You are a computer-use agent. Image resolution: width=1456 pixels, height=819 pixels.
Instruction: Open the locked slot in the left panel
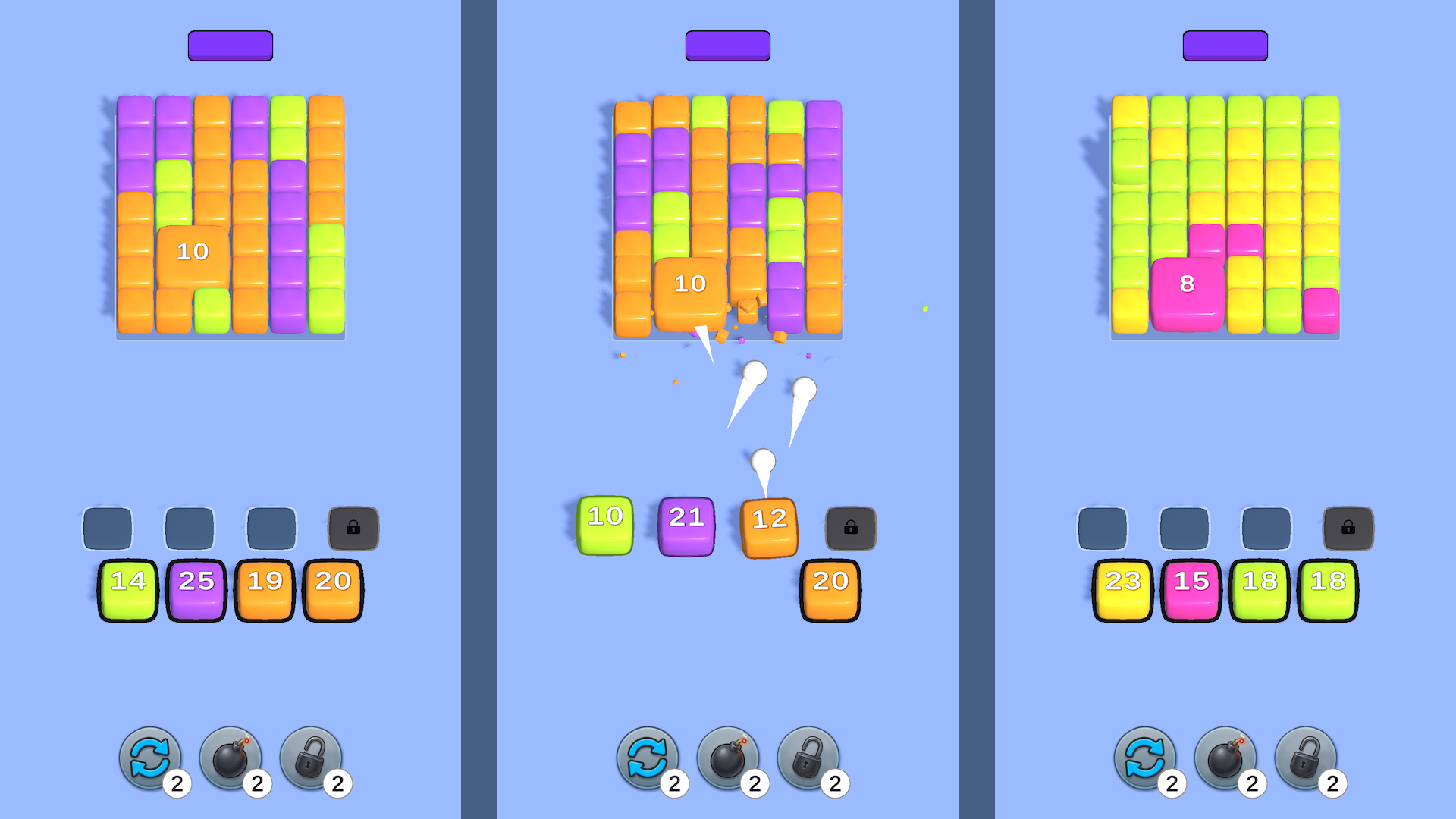click(353, 528)
